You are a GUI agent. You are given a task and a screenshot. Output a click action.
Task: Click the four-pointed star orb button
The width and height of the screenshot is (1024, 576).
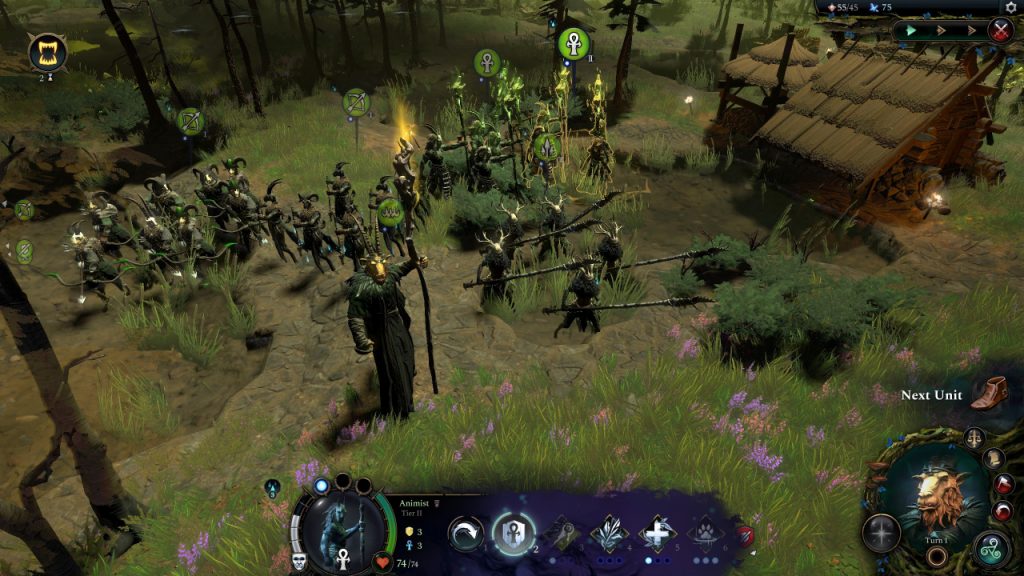pyautogui.click(x=881, y=533)
